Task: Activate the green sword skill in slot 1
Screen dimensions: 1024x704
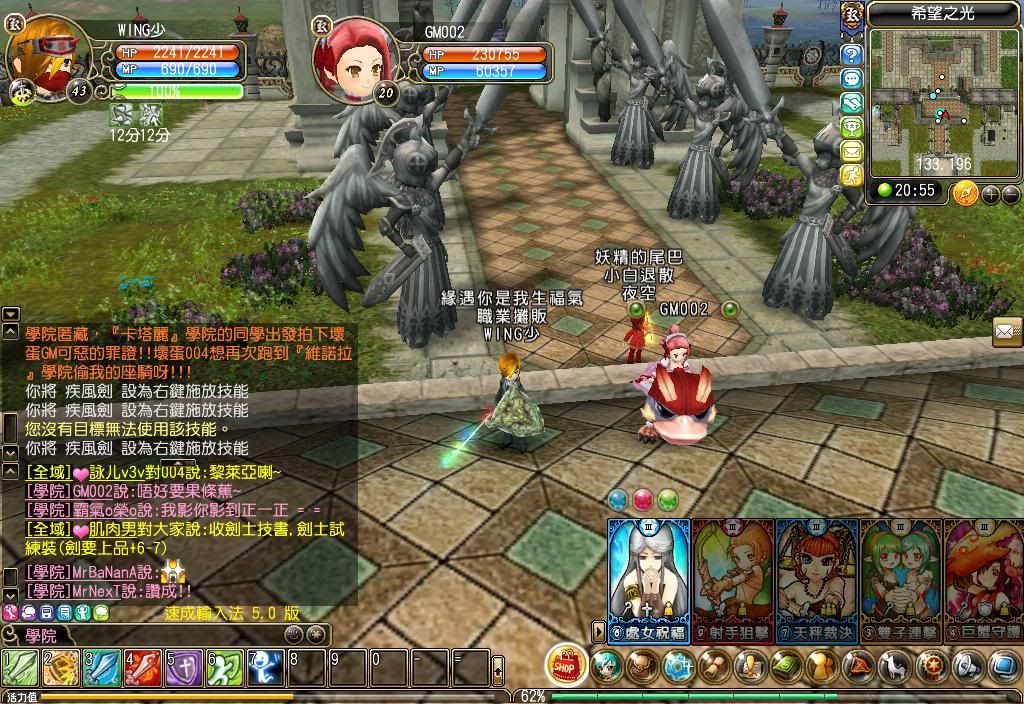Action: tap(20, 667)
